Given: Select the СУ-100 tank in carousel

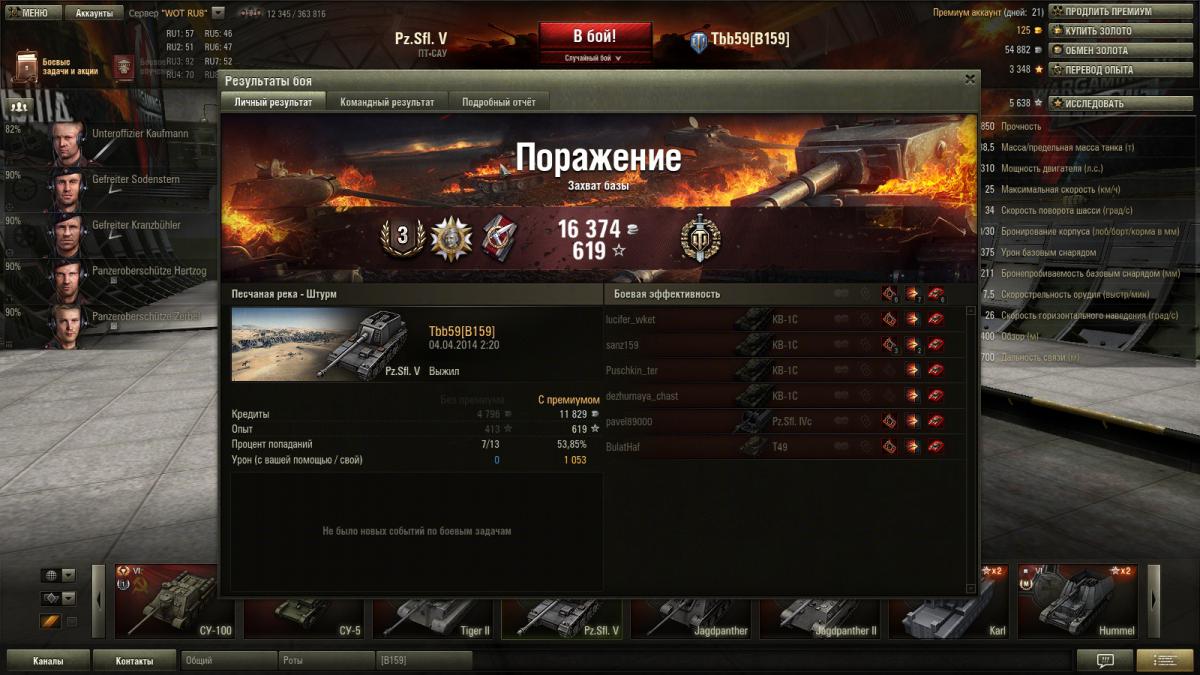Looking at the screenshot, I should pyautogui.click(x=175, y=601).
